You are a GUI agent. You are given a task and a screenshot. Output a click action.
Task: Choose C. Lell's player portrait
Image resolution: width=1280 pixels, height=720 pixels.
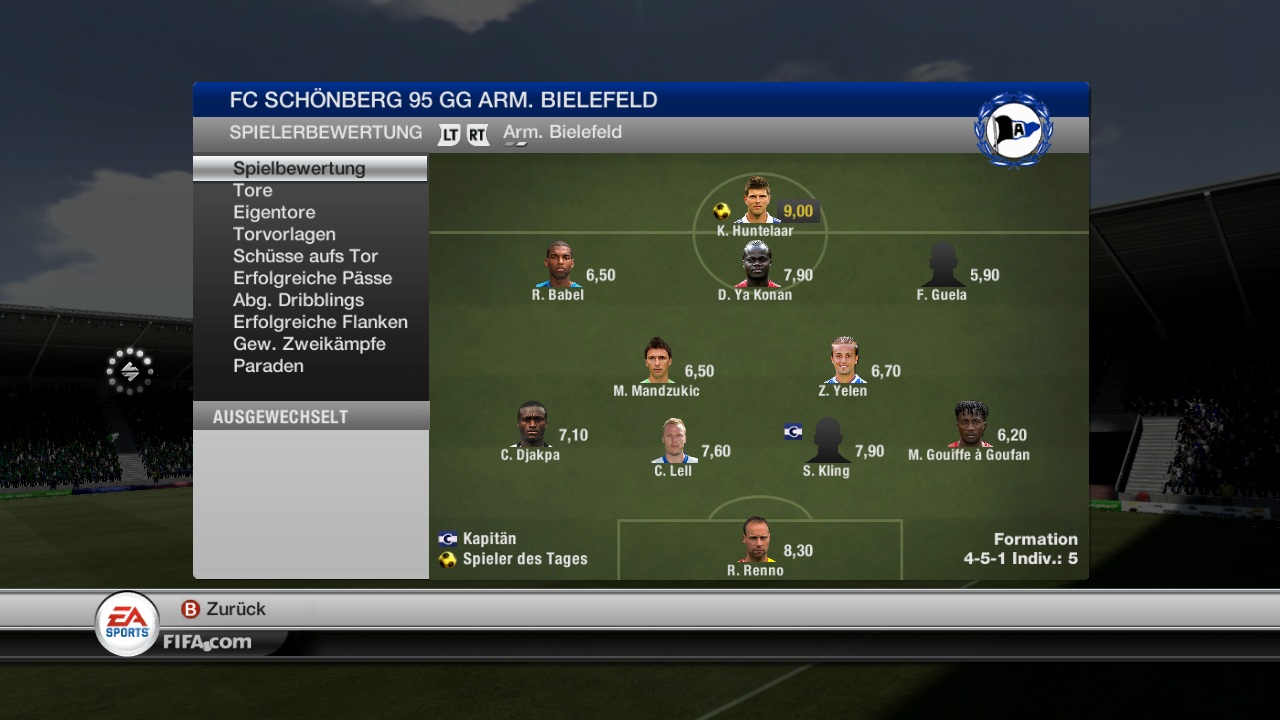coord(674,441)
